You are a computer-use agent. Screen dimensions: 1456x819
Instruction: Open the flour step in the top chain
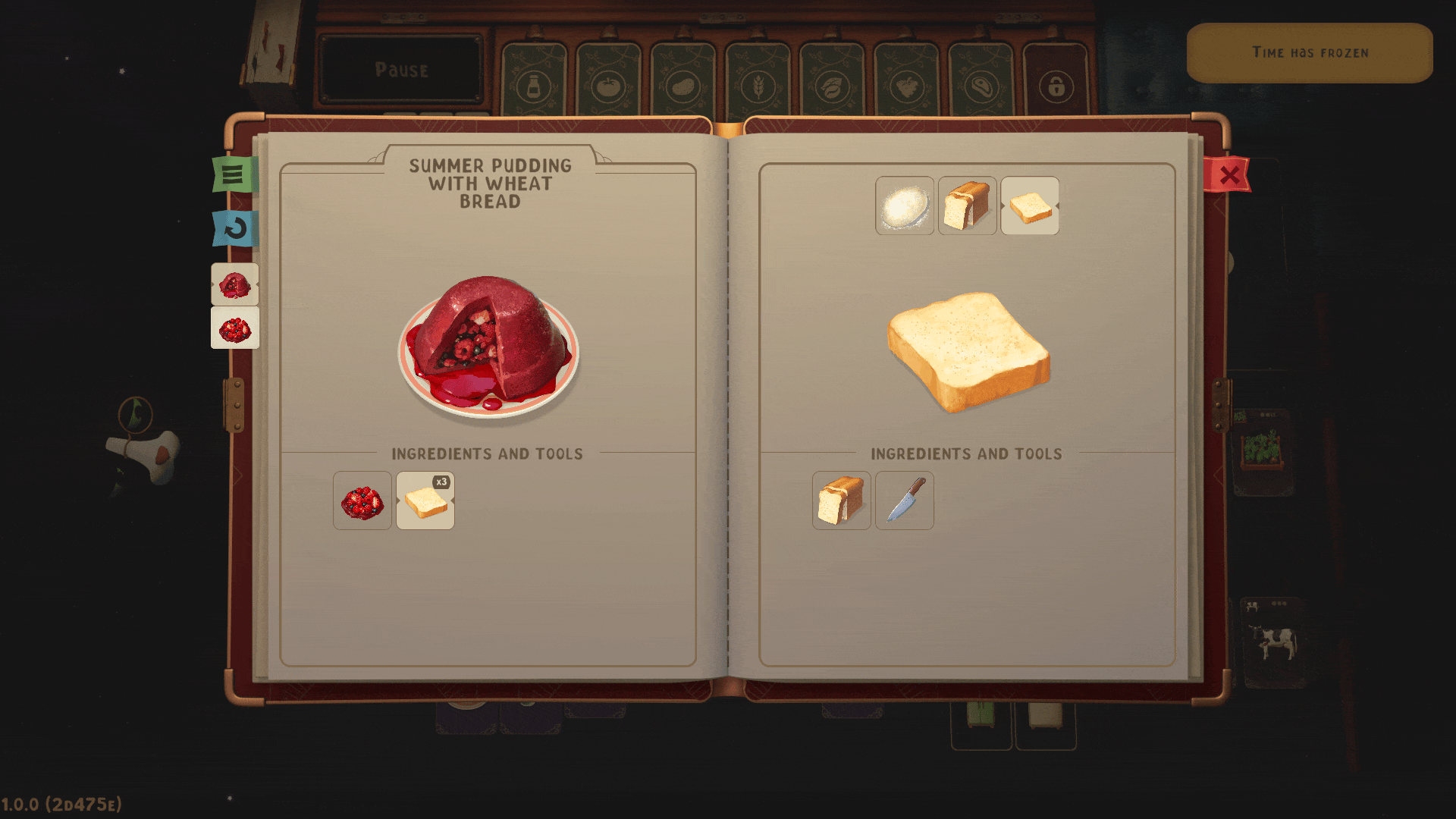pyautogui.click(x=905, y=206)
